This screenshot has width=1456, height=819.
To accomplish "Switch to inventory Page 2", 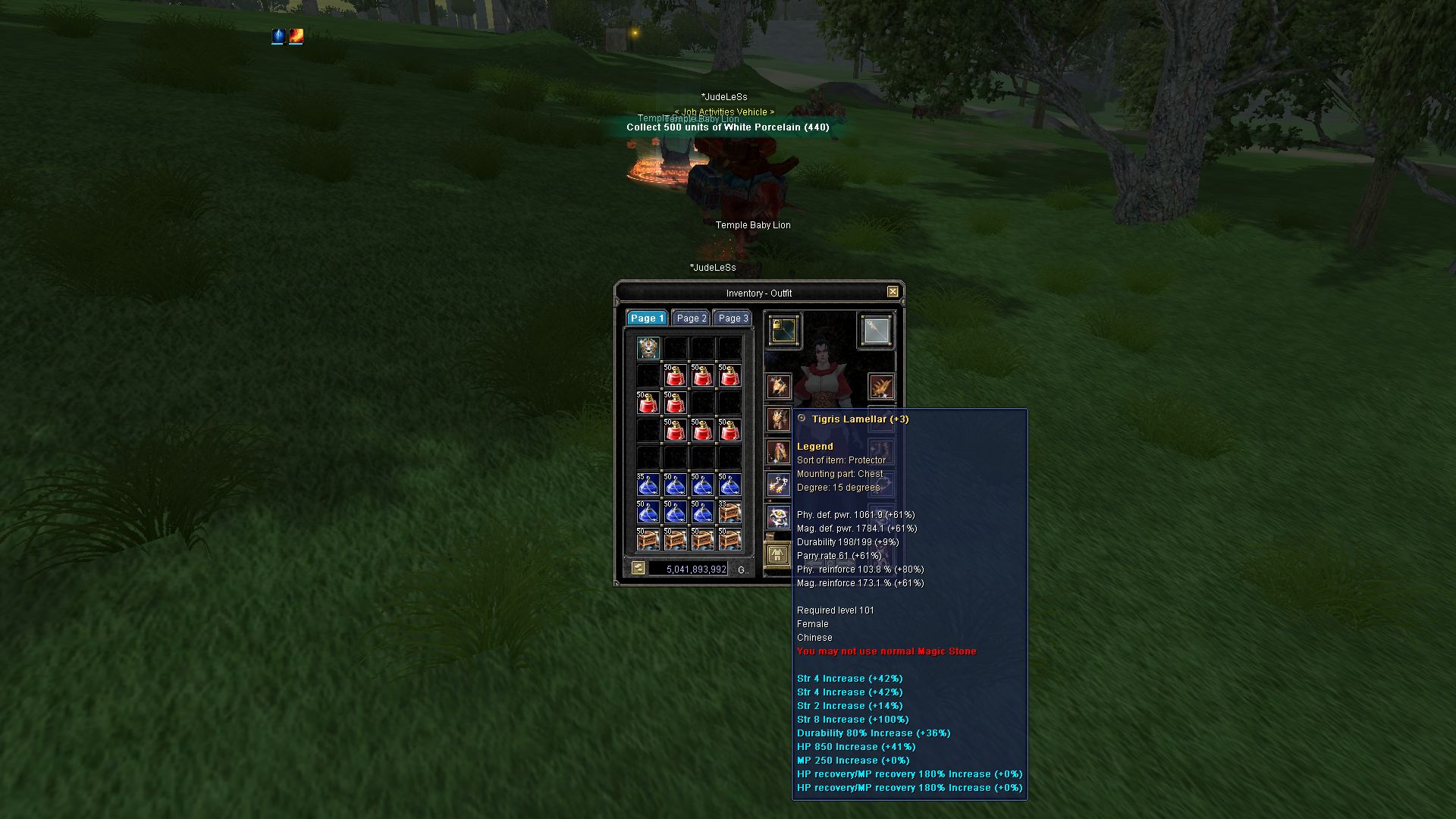I will click(x=691, y=318).
